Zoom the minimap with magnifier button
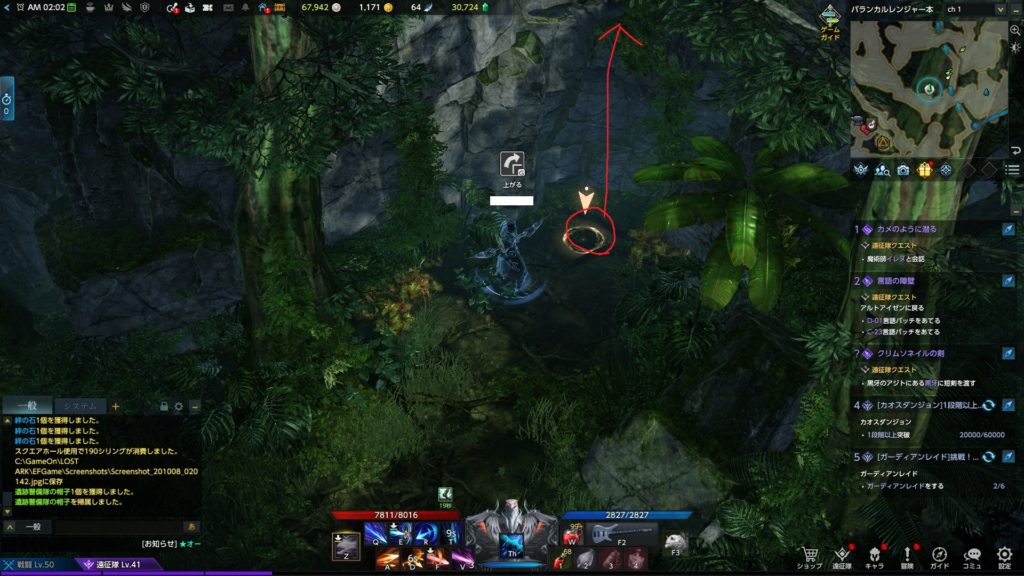The image size is (1024, 576). coord(1014,31)
